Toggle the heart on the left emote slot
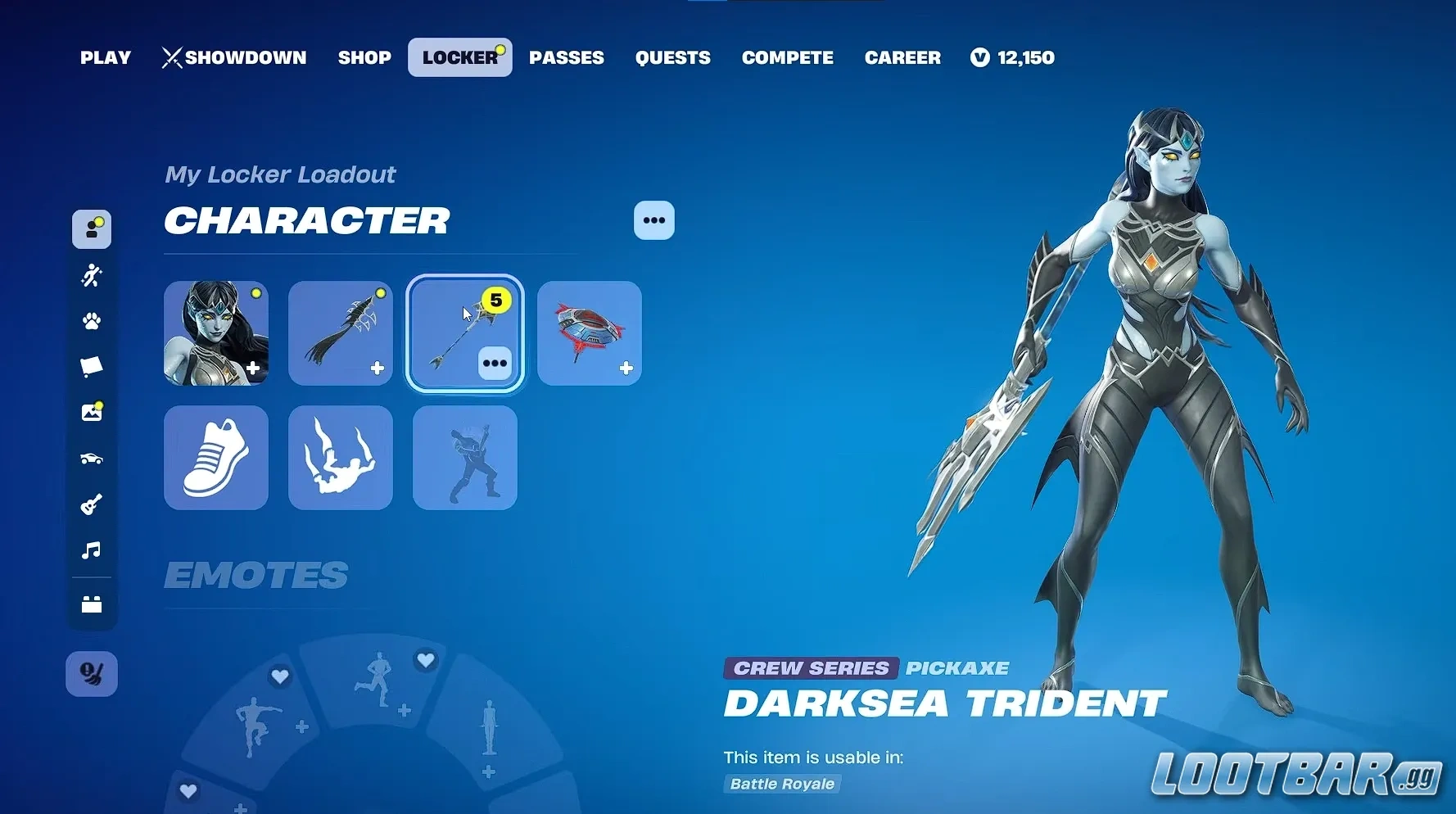The width and height of the screenshot is (1456, 814). 281,677
